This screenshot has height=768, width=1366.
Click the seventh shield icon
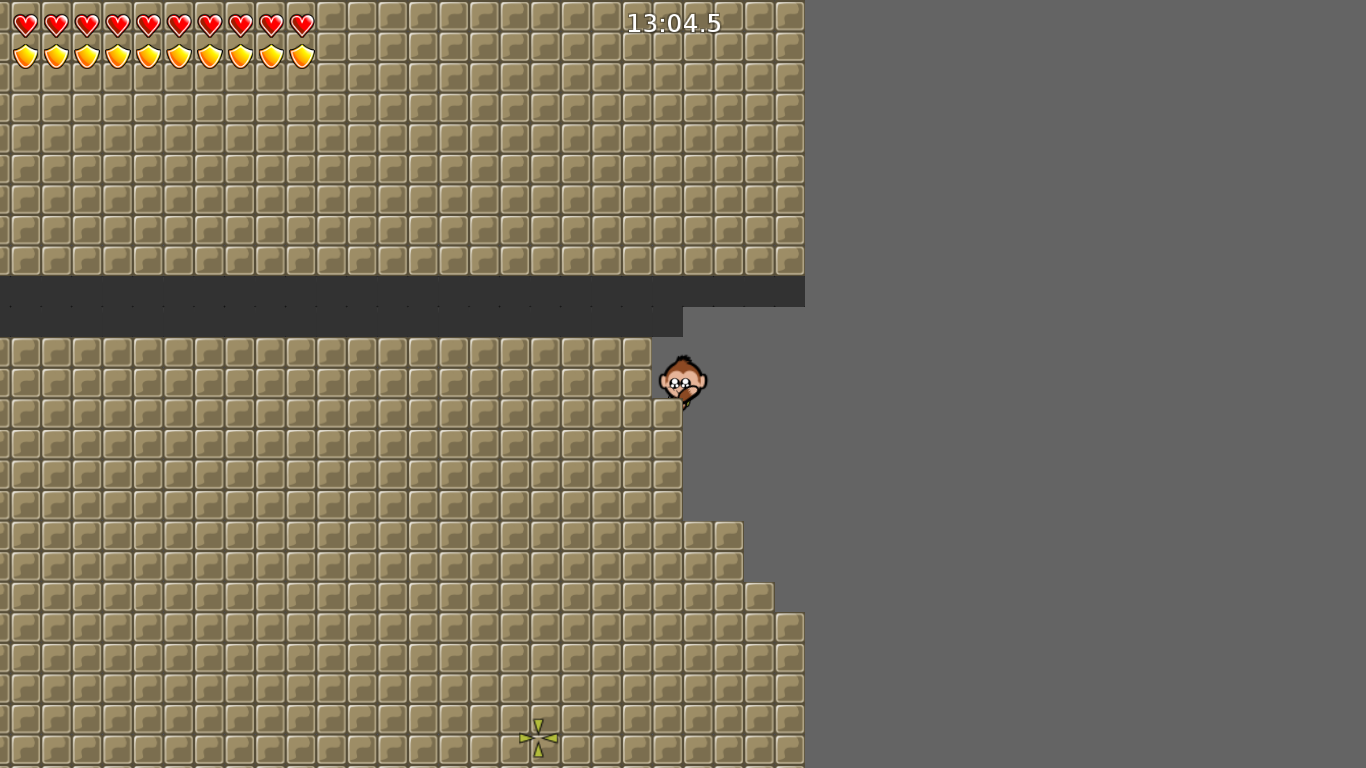click(x=211, y=56)
